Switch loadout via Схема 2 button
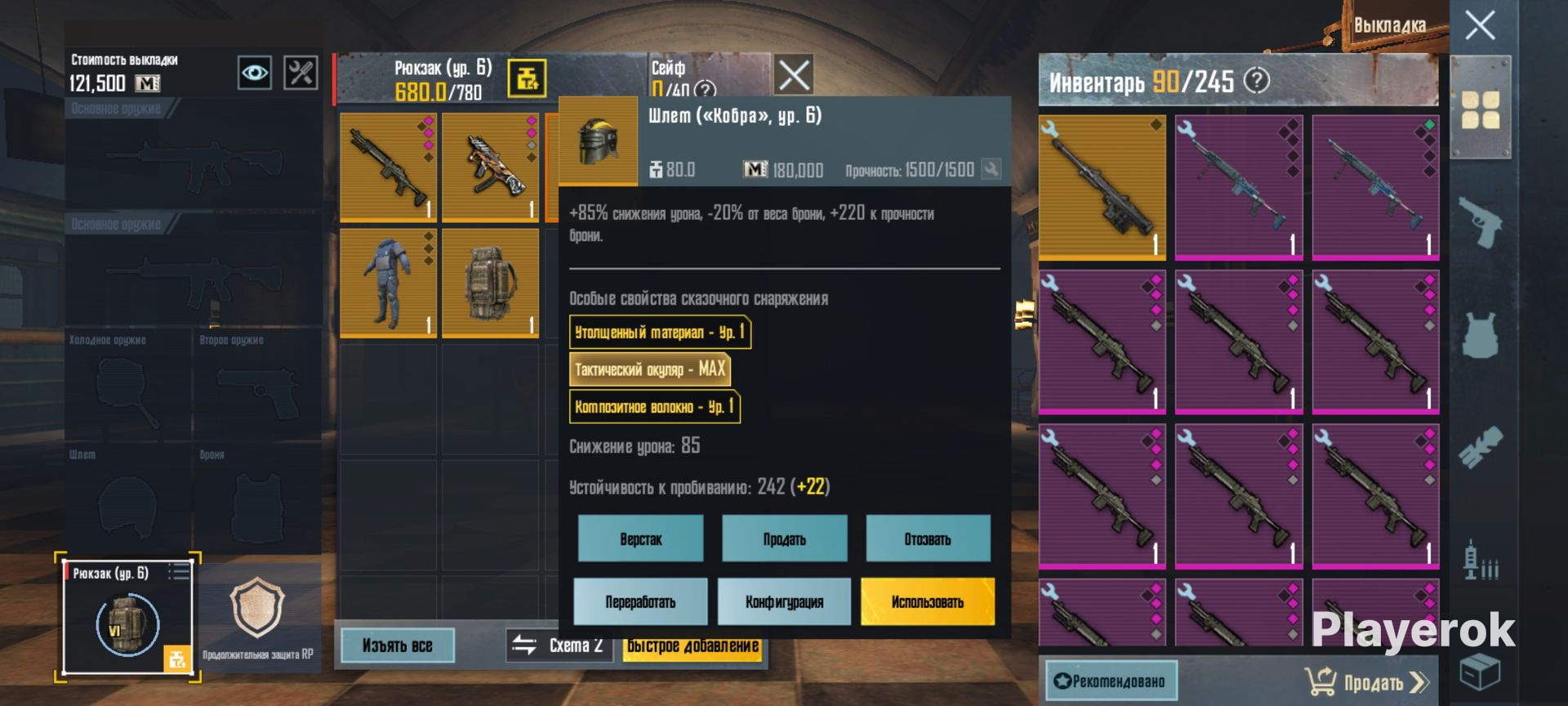This screenshot has width=1568, height=706. 559,646
